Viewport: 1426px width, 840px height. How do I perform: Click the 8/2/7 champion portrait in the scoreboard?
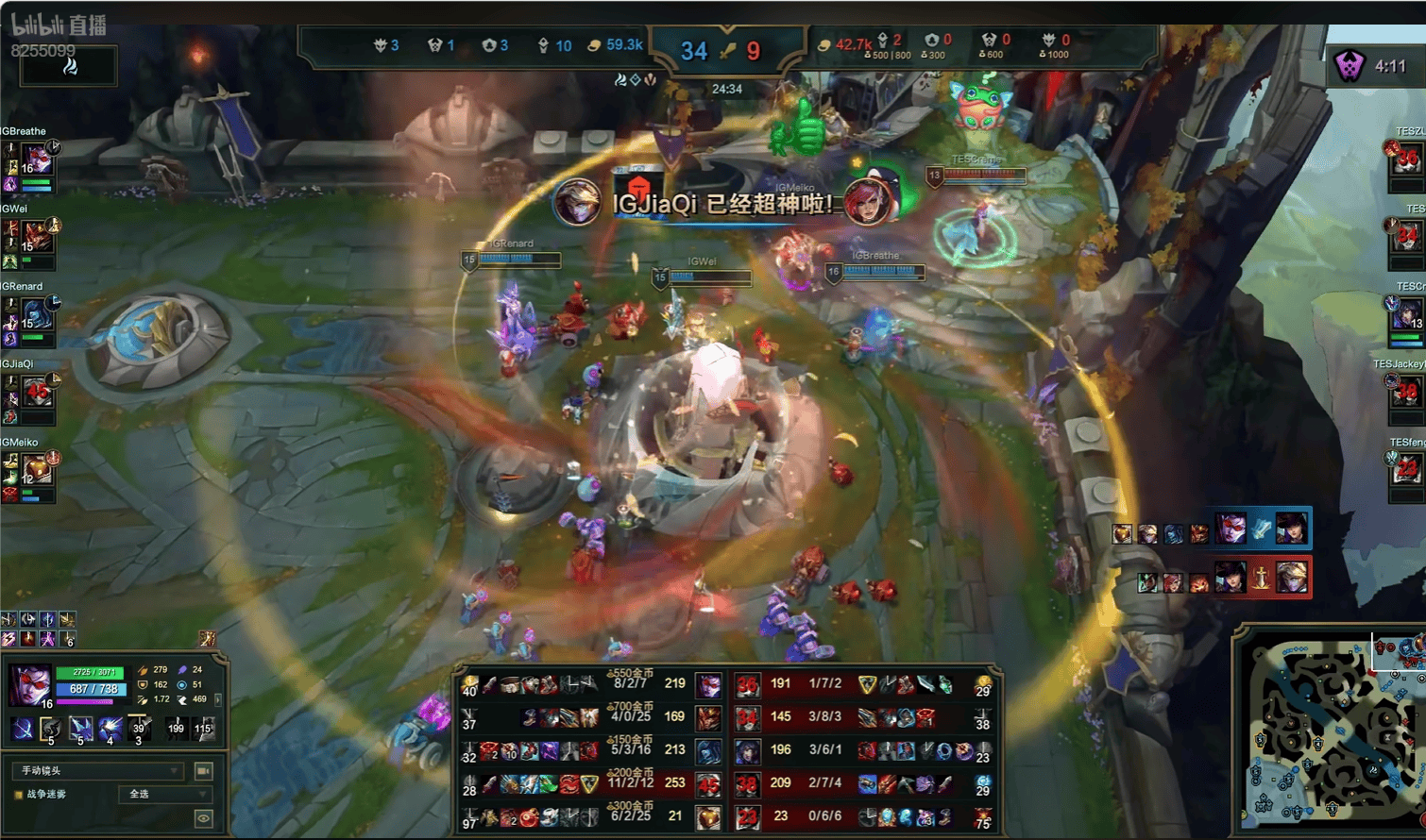click(x=708, y=685)
